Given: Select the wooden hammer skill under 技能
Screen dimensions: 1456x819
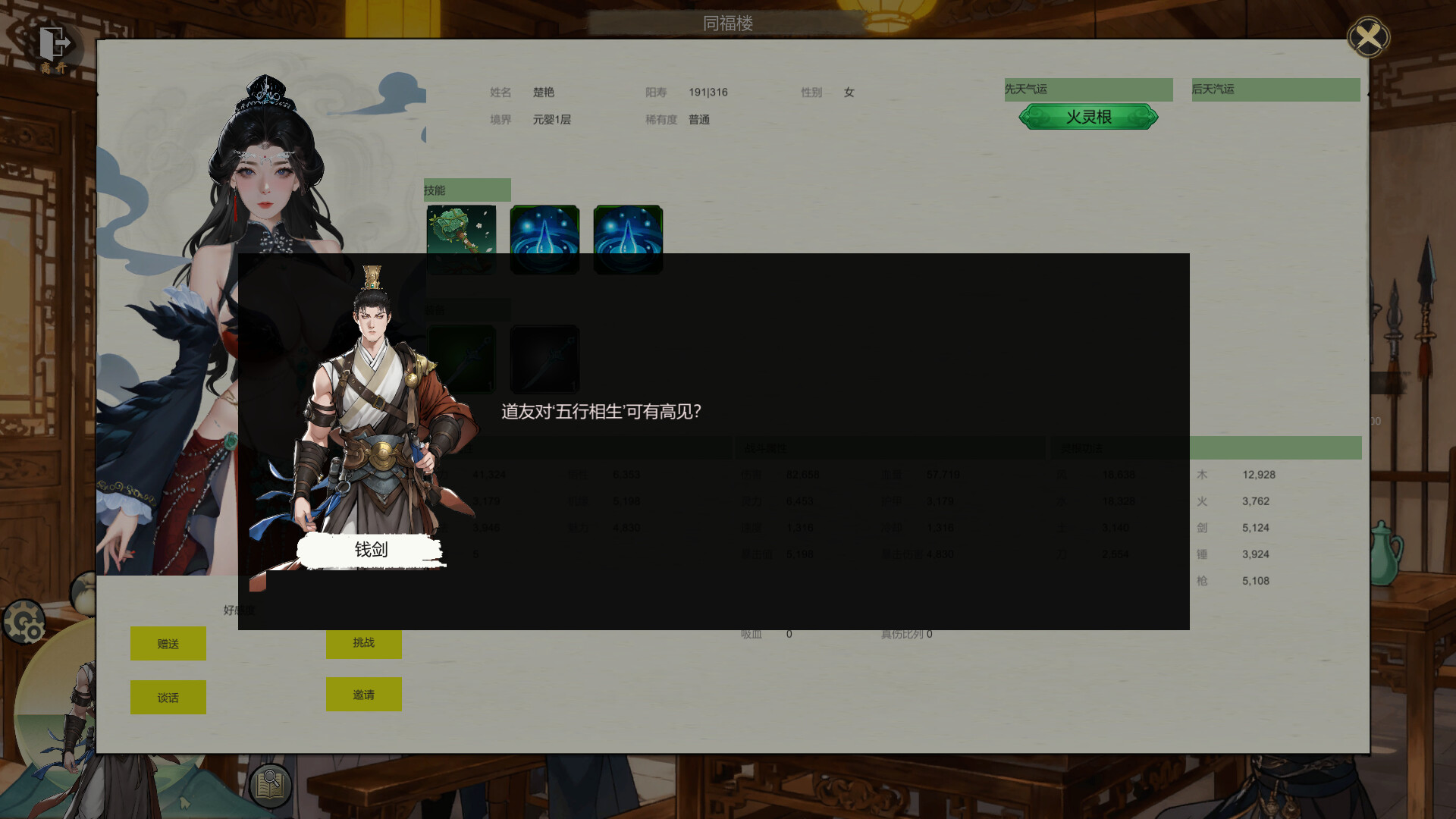Looking at the screenshot, I should tap(461, 240).
